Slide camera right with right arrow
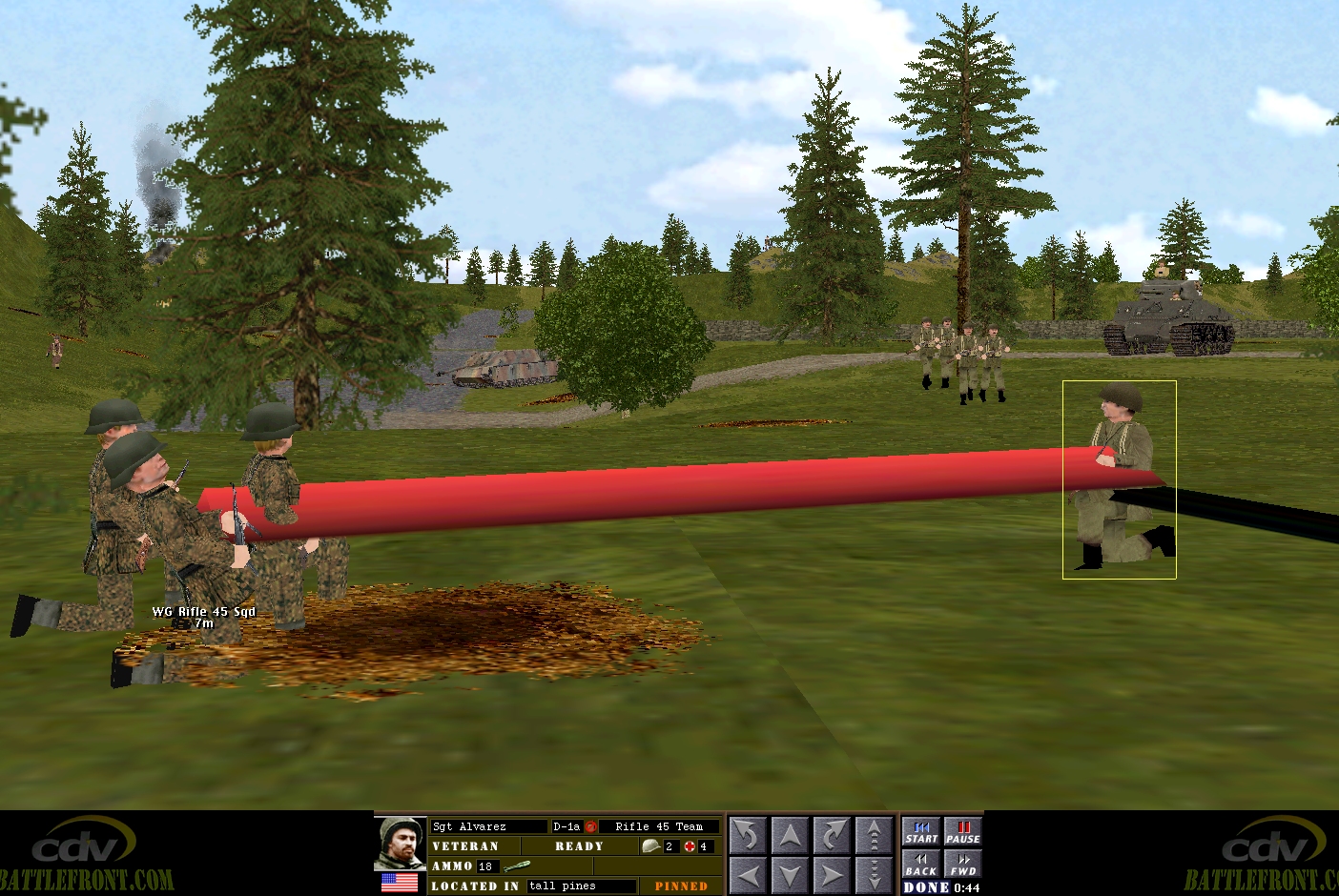1339x896 pixels. click(x=832, y=874)
